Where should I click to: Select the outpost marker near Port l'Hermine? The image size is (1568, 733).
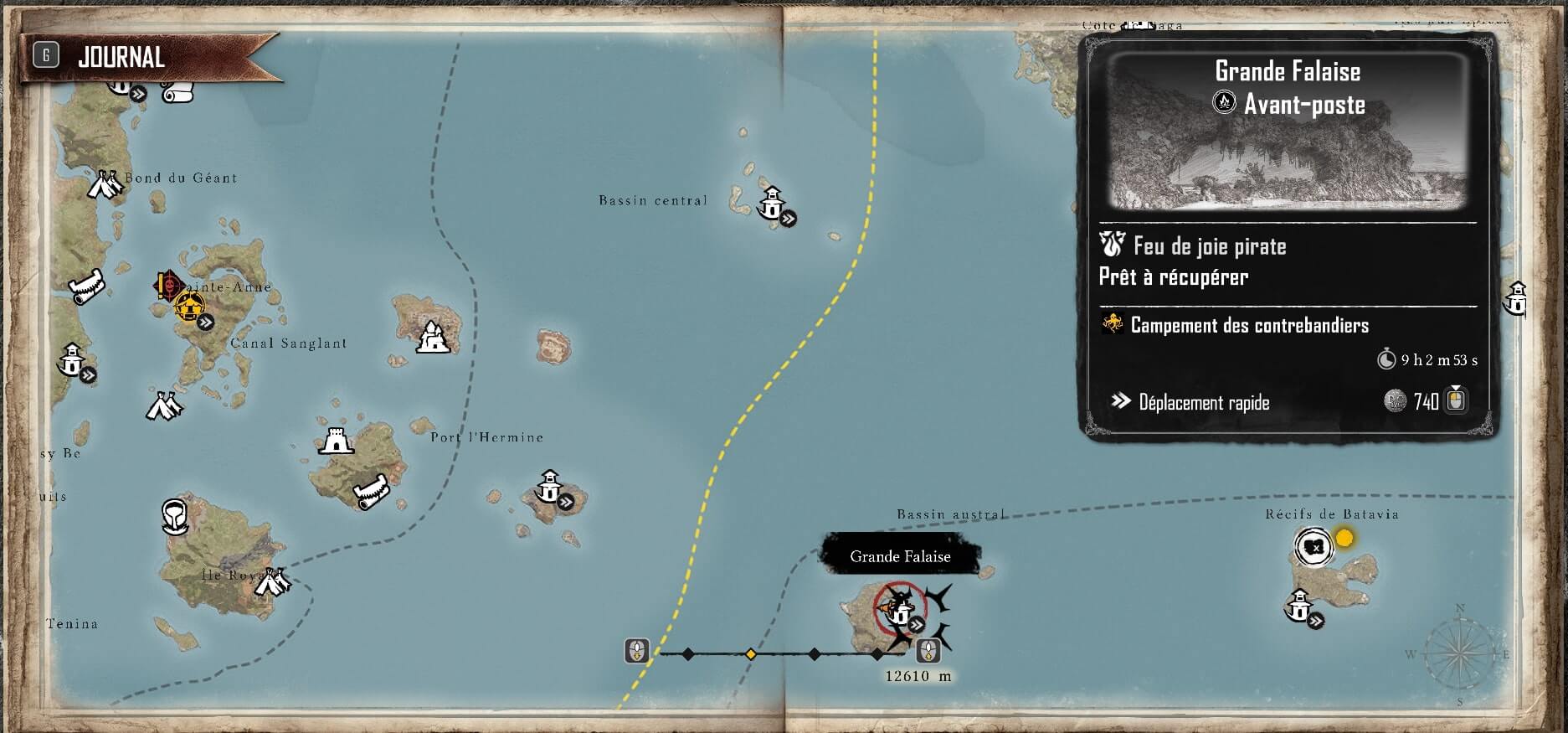pos(550,487)
